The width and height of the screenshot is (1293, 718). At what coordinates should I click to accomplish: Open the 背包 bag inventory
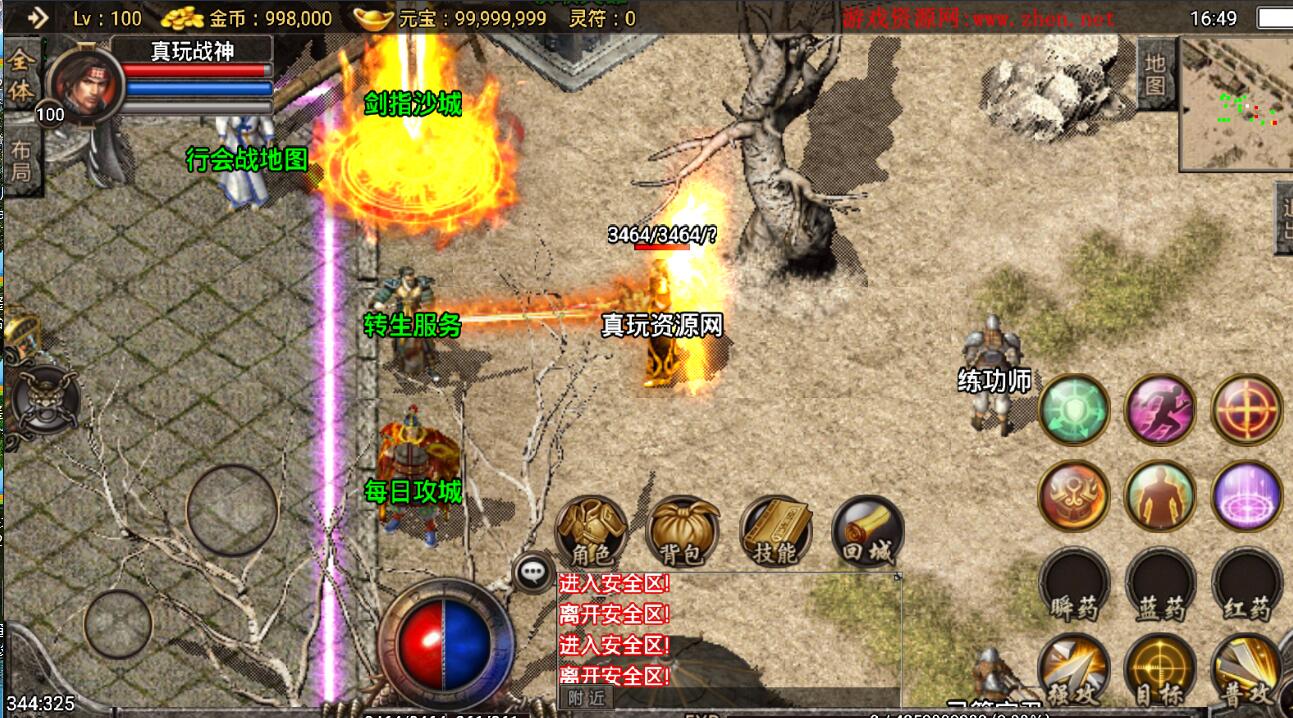(x=684, y=530)
